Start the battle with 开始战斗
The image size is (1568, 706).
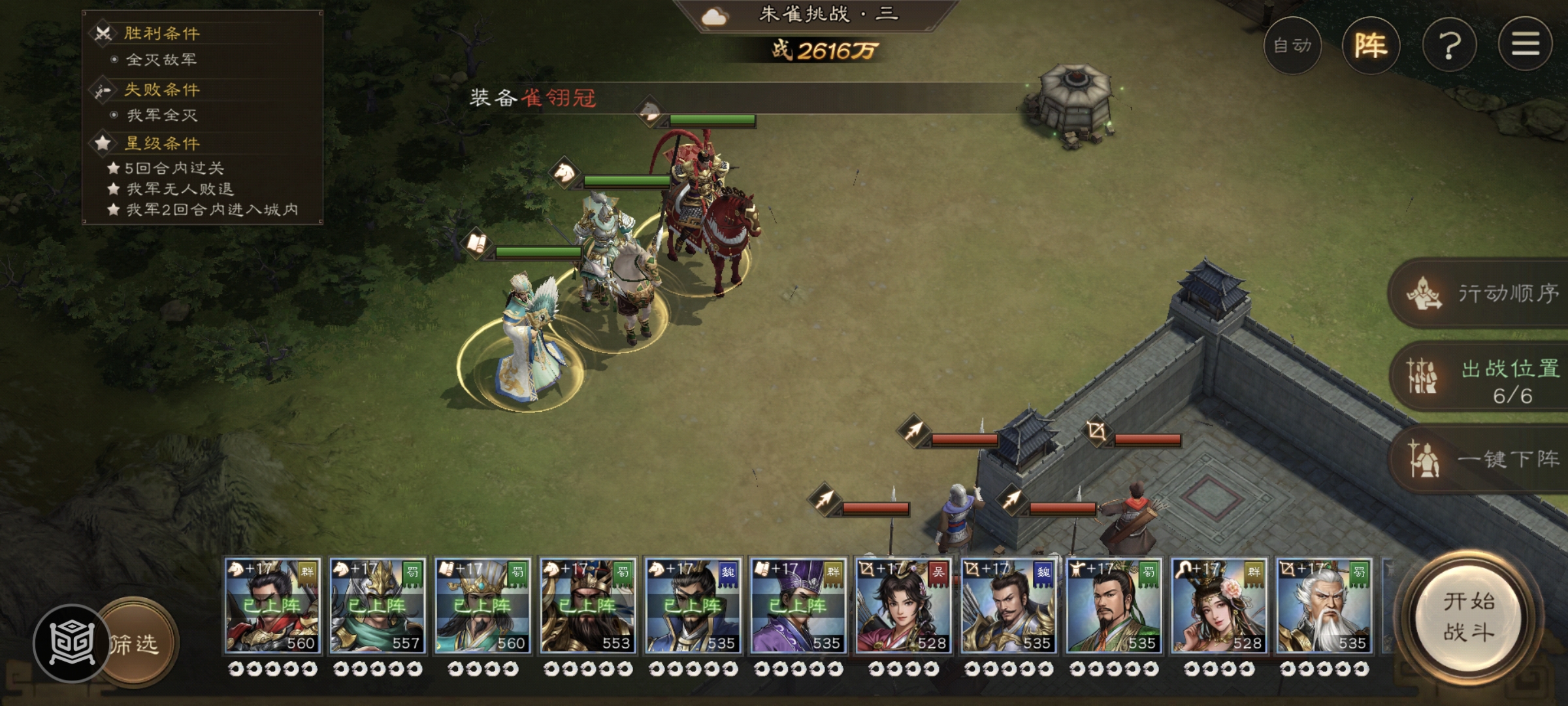pos(1468,616)
